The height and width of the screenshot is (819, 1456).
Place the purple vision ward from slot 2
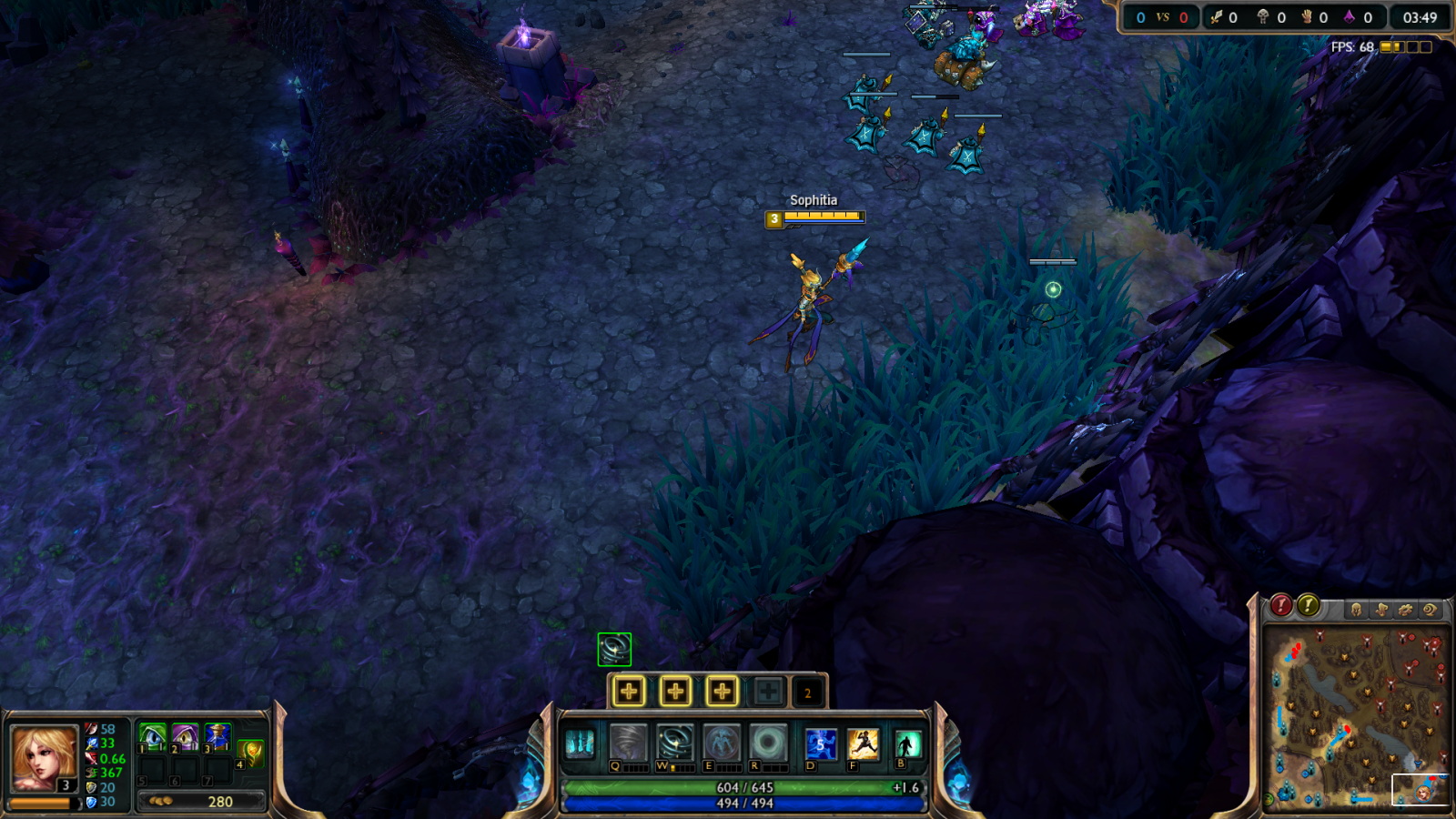[185, 736]
